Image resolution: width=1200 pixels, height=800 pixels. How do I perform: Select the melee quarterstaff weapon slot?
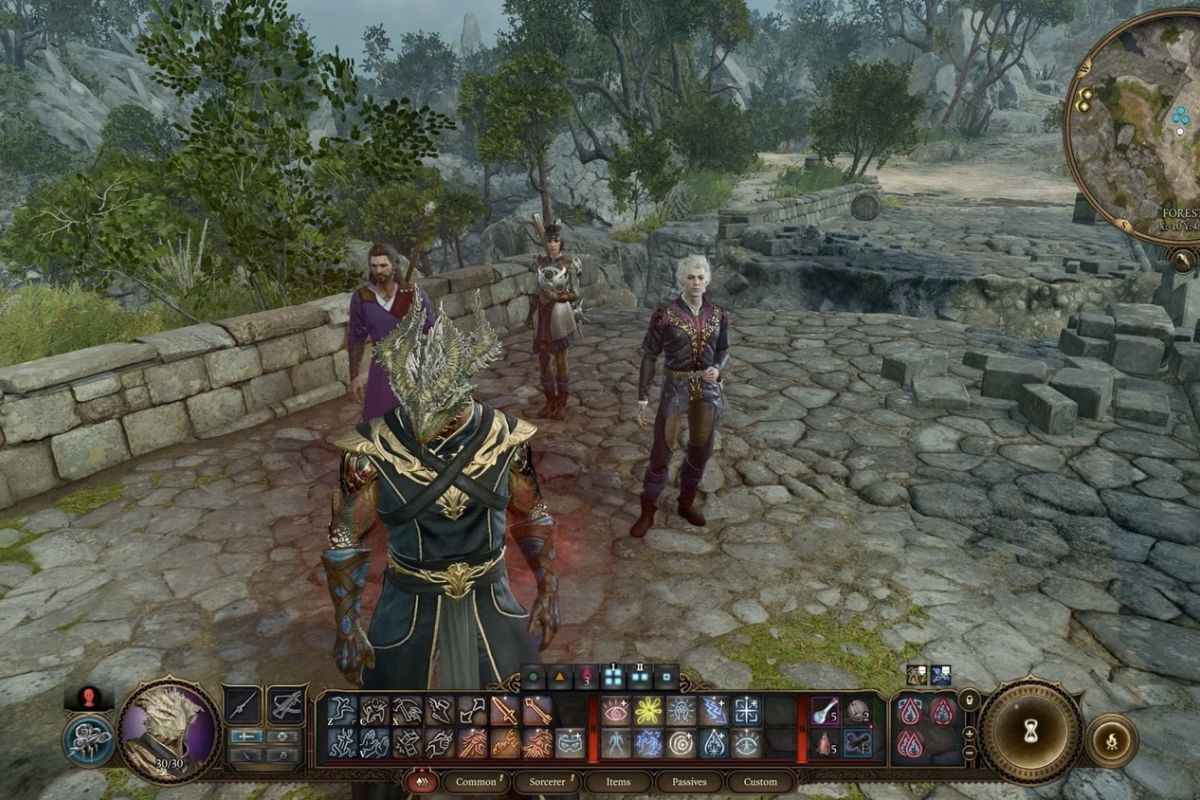coord(243,706)
